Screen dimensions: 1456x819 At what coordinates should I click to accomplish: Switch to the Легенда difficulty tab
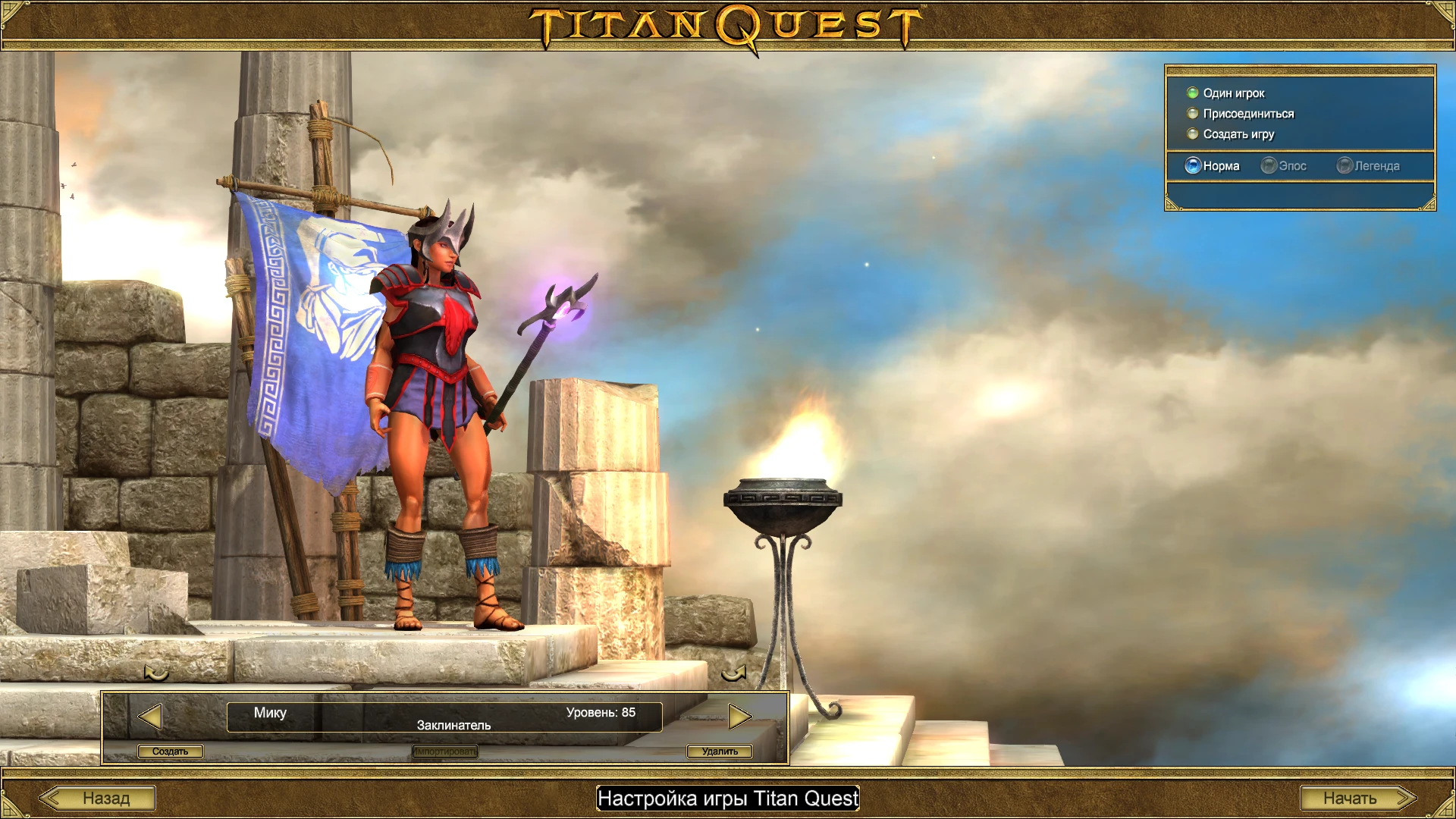[1376, 165]
